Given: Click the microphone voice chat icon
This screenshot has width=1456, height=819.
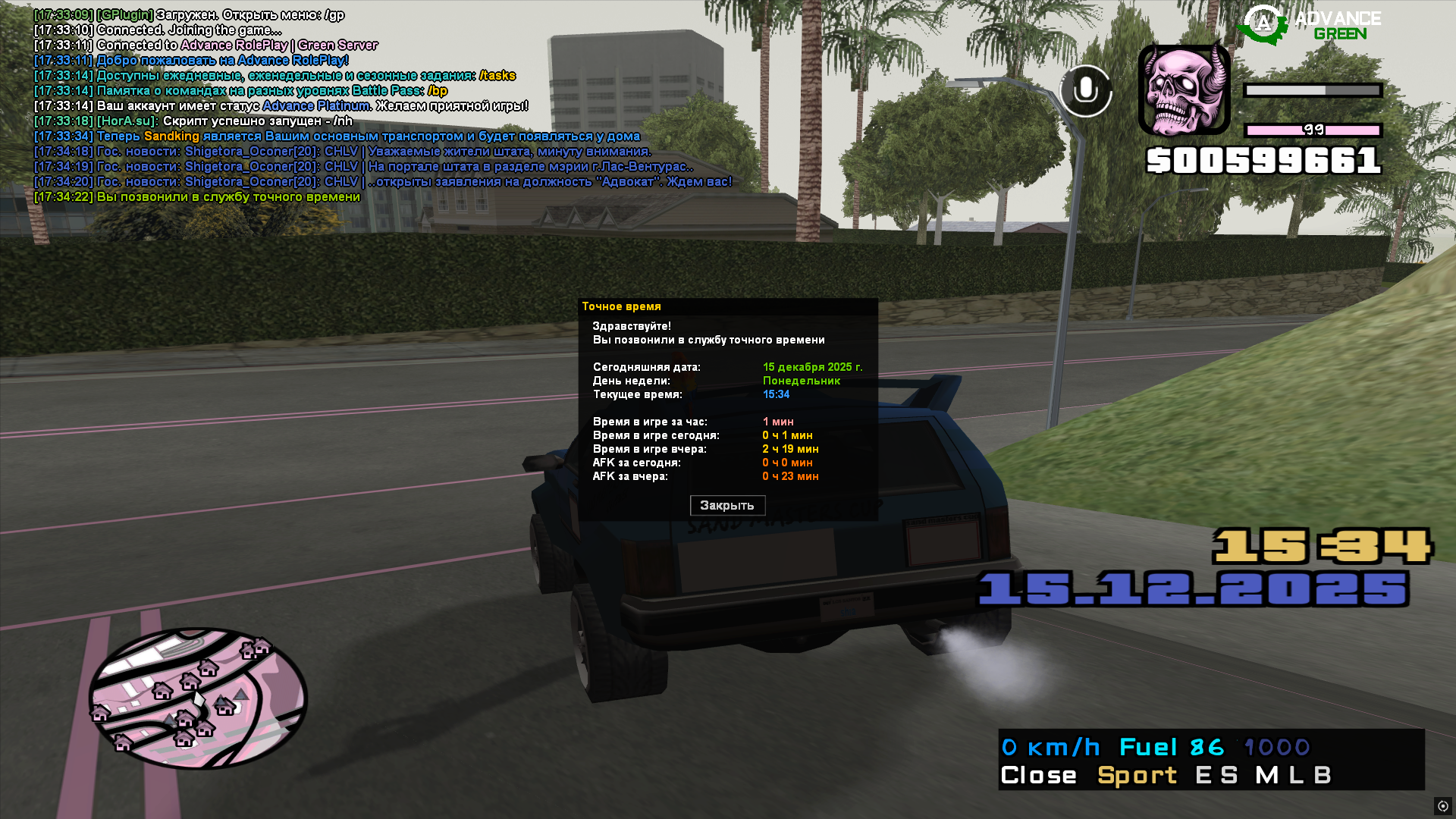Looking at the screenshot, I should pos(1085,90).
